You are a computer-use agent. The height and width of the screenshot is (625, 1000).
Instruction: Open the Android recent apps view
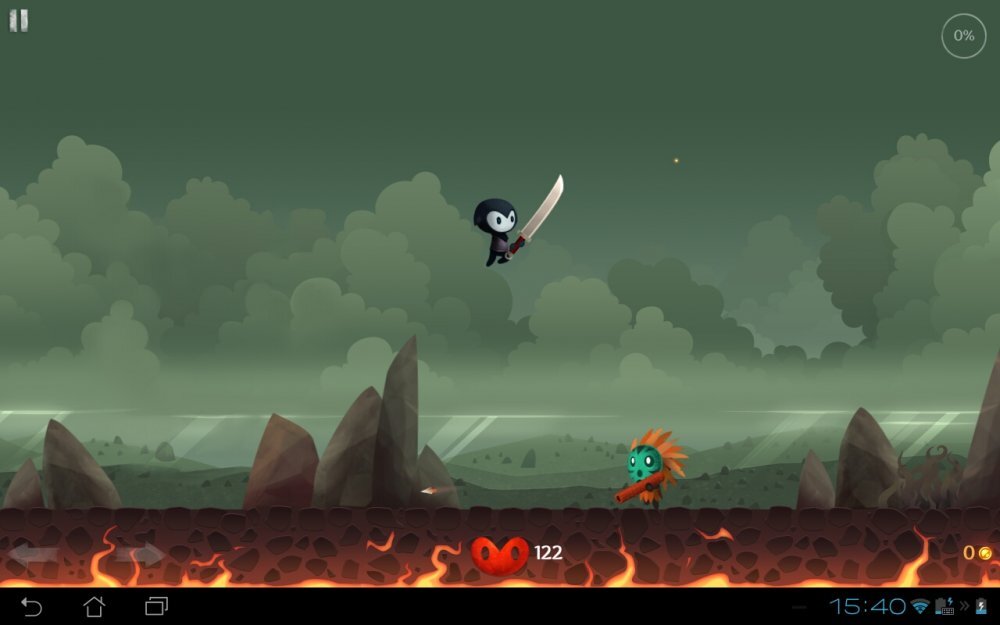tap(157, 606)
